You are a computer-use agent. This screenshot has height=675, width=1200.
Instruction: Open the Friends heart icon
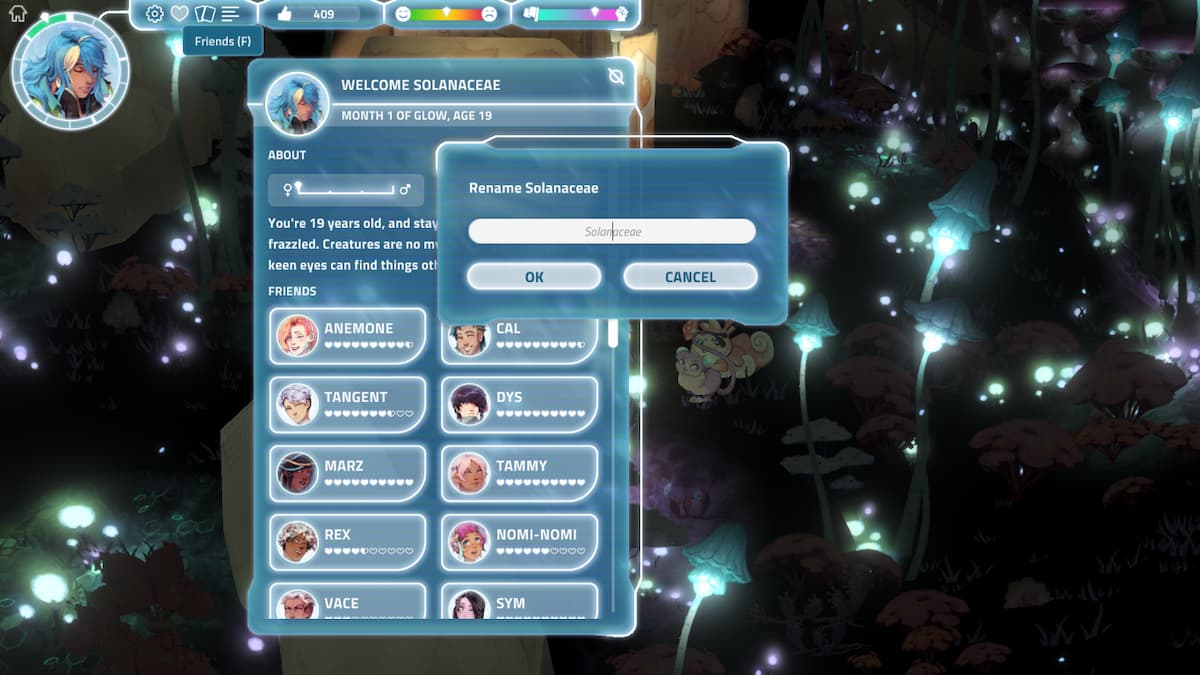click(179, 14)
